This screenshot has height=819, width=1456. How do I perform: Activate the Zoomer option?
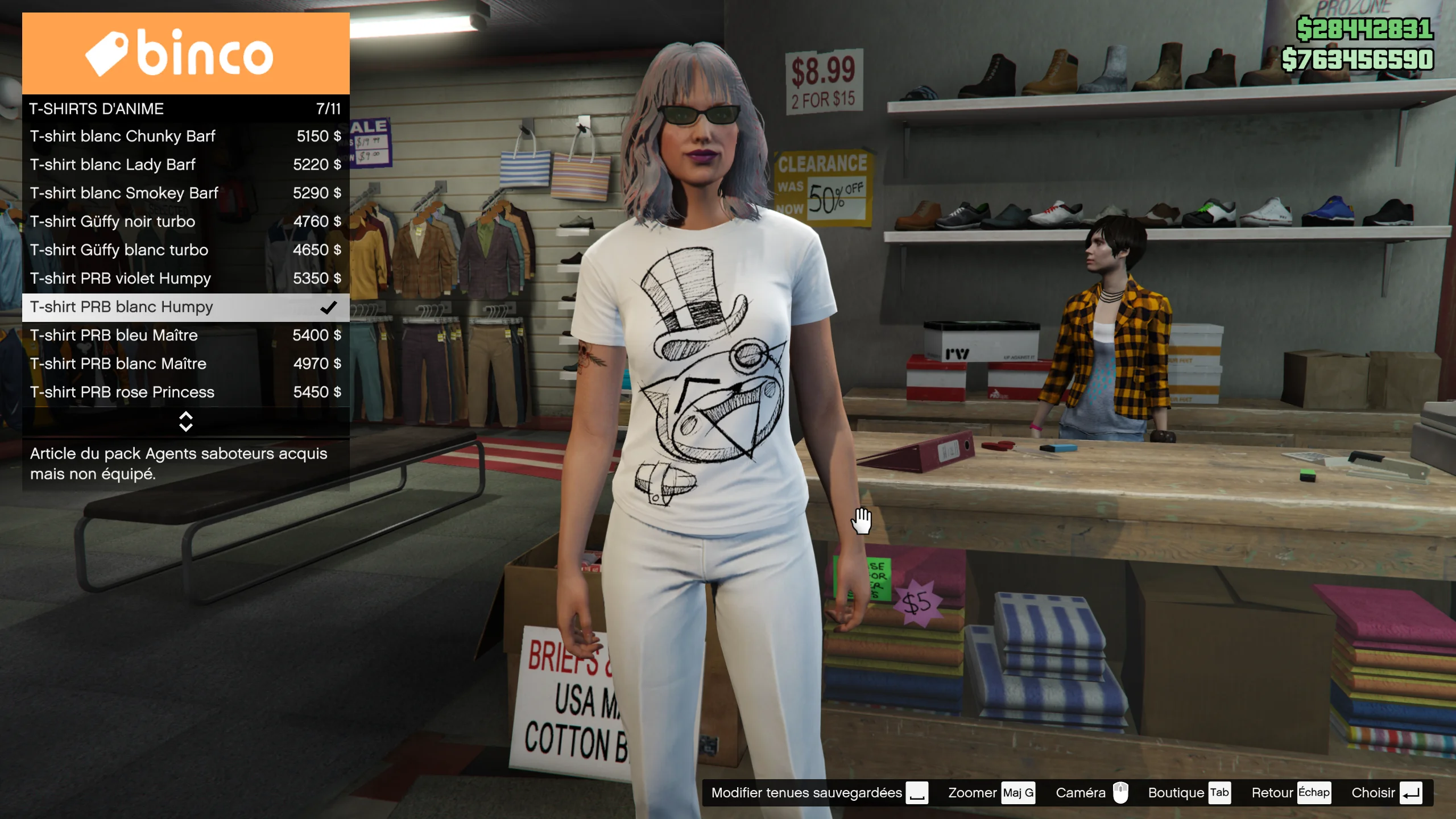tap(991, 793)
